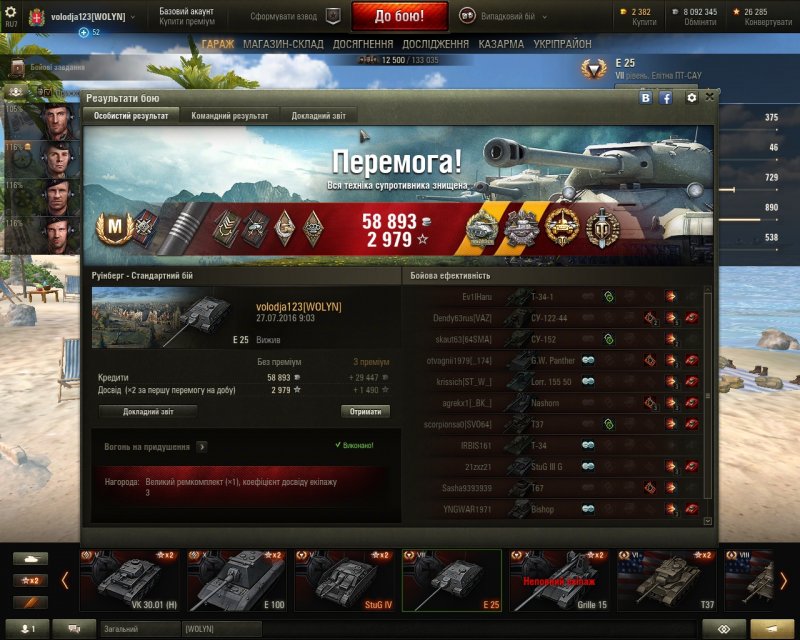Image resolution: width=800 pixels, height=640 pixels.
Task: Click the Отримати button
Action: pos(365,411)
